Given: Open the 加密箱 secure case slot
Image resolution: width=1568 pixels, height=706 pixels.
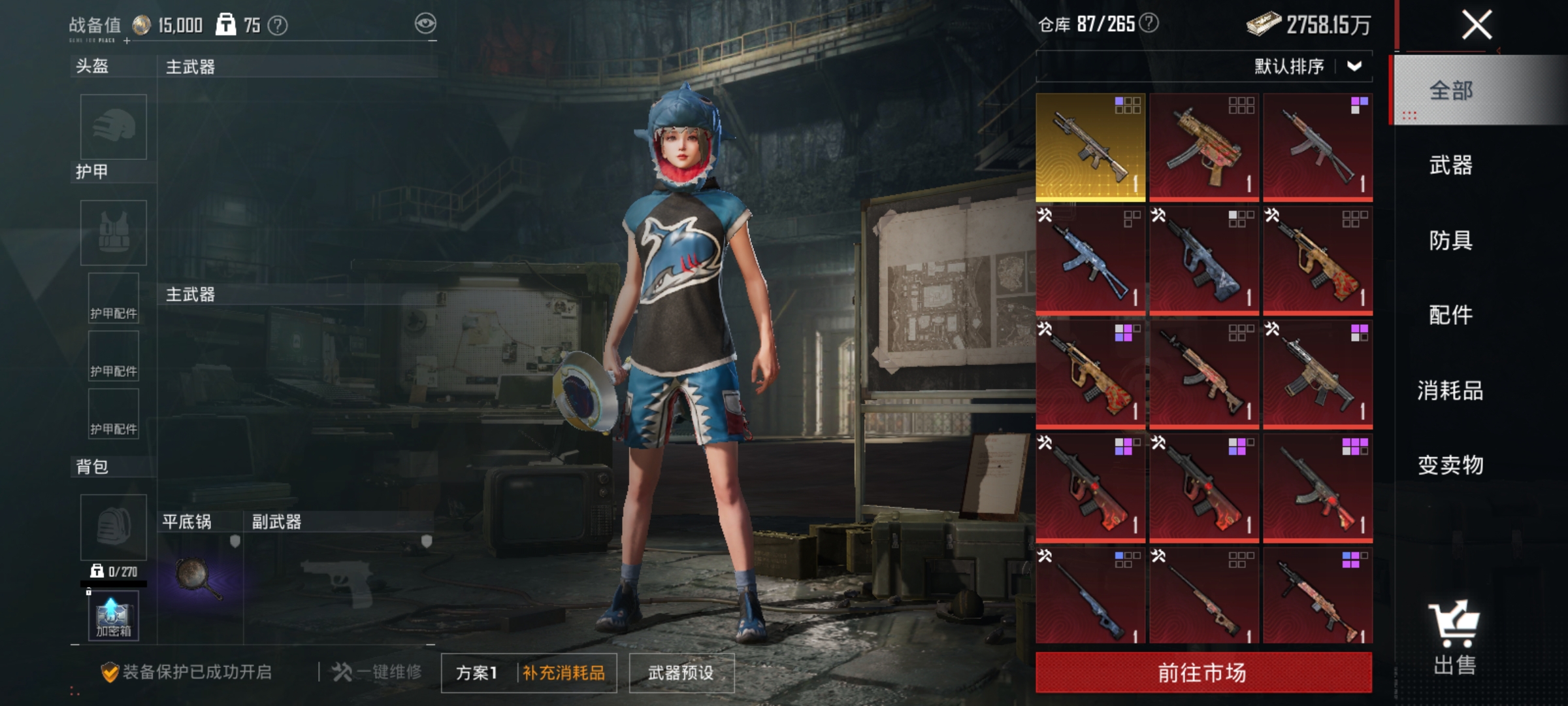Looking at the screenshot, I should click(x=114, y=616).
